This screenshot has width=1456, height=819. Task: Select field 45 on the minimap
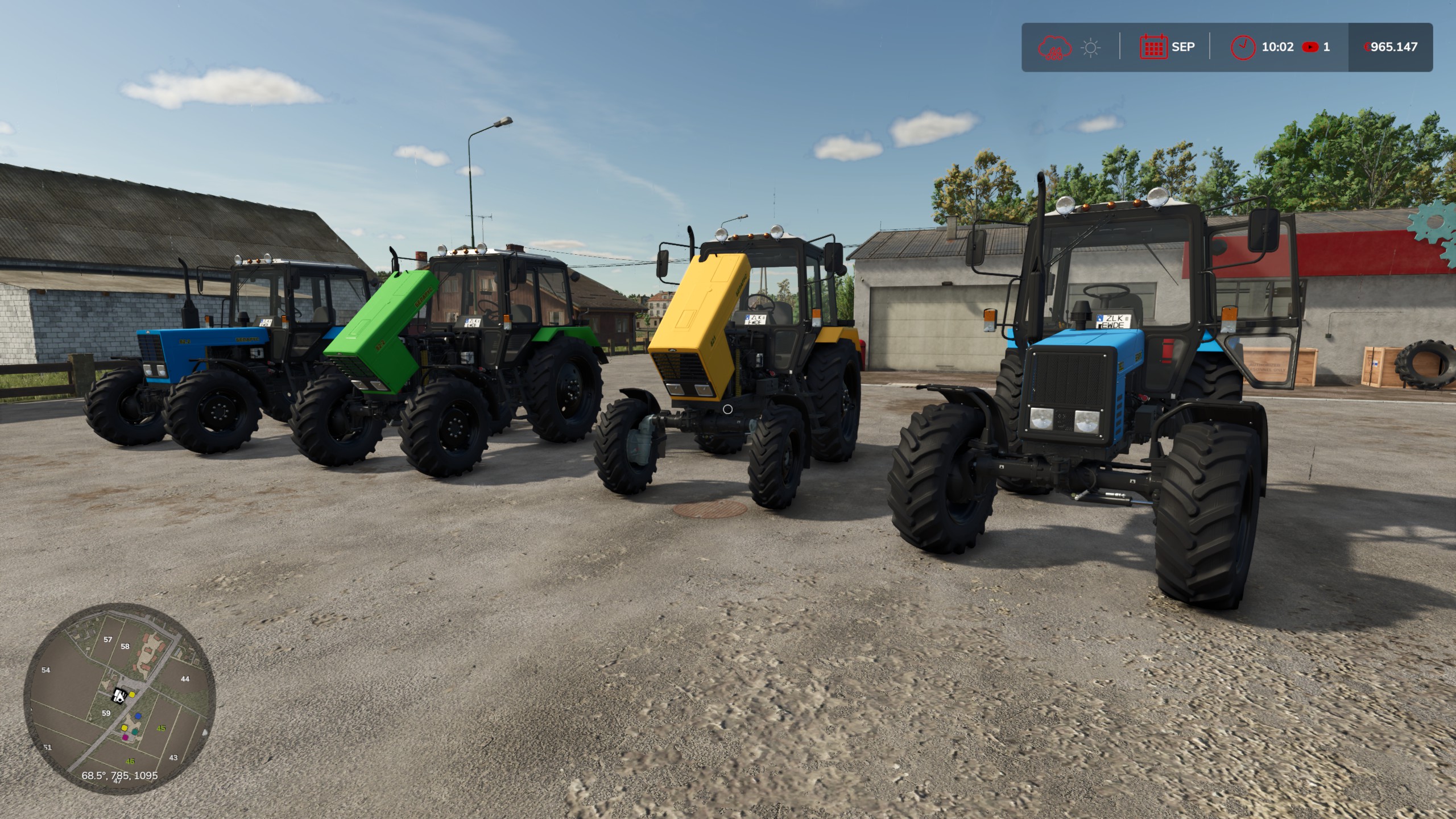(160, 728)
